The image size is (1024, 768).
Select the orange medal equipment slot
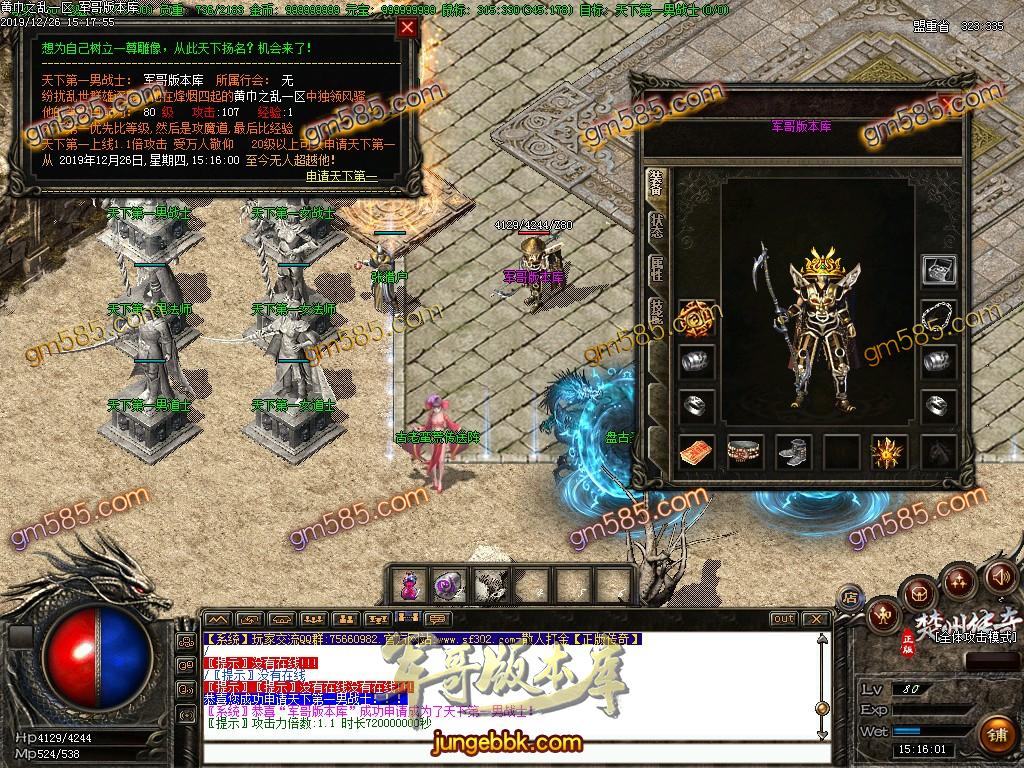click(697, 318)
